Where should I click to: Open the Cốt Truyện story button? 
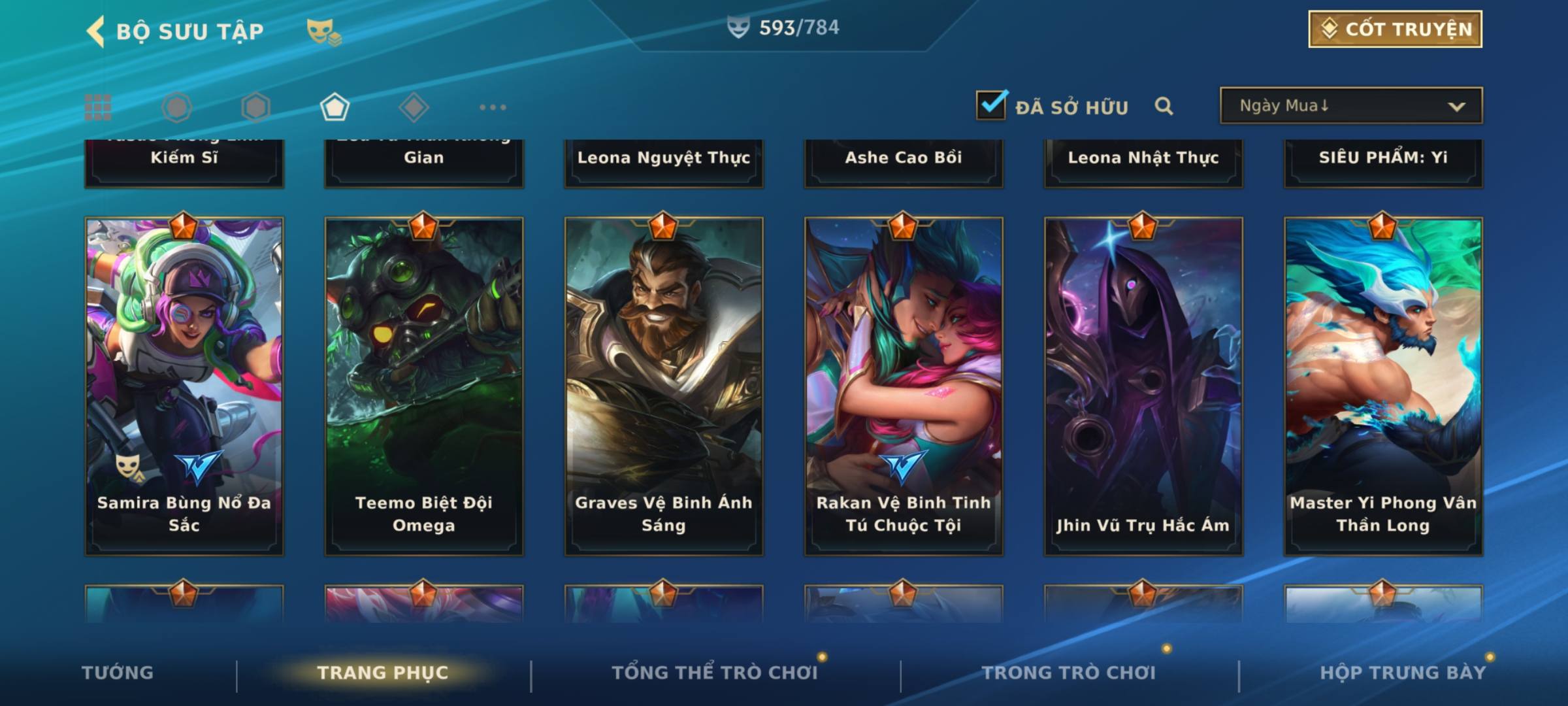pyautogui.click(x=1394, y=29)
